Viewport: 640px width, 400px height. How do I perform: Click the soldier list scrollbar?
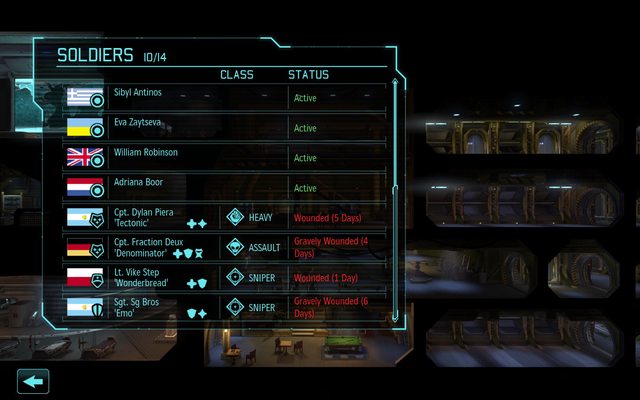pos(393,200)
